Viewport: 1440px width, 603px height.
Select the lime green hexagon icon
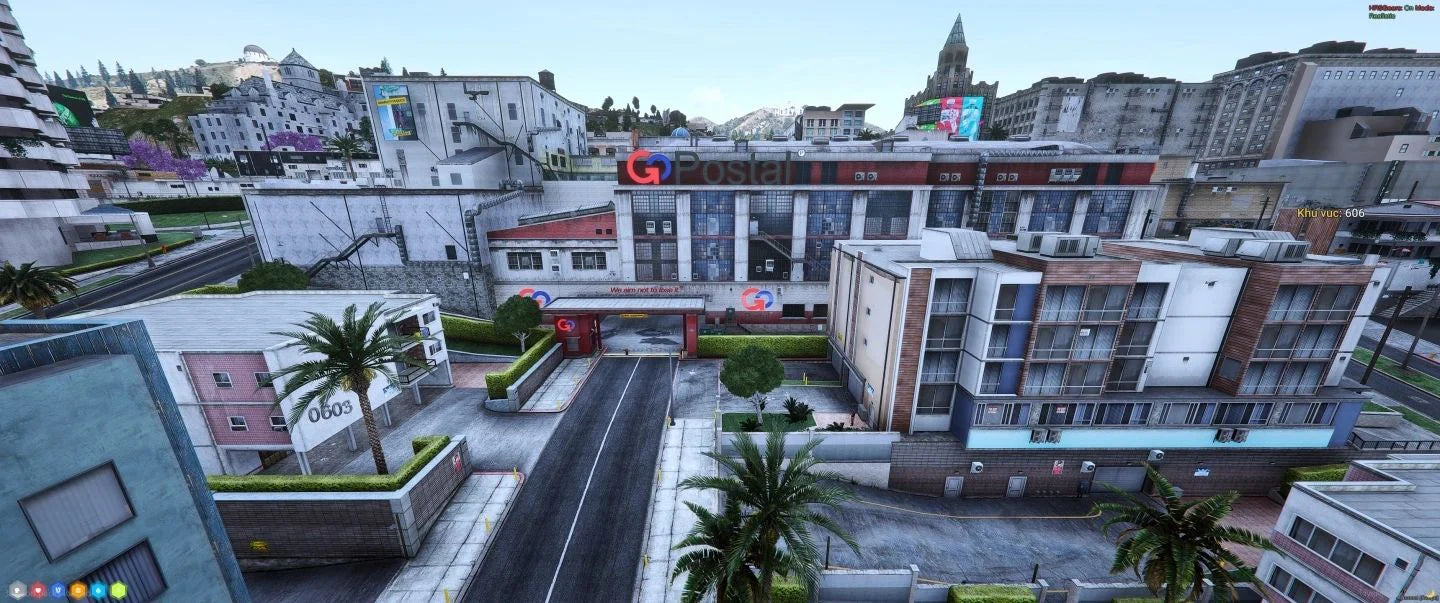click(x=118, y=590)
